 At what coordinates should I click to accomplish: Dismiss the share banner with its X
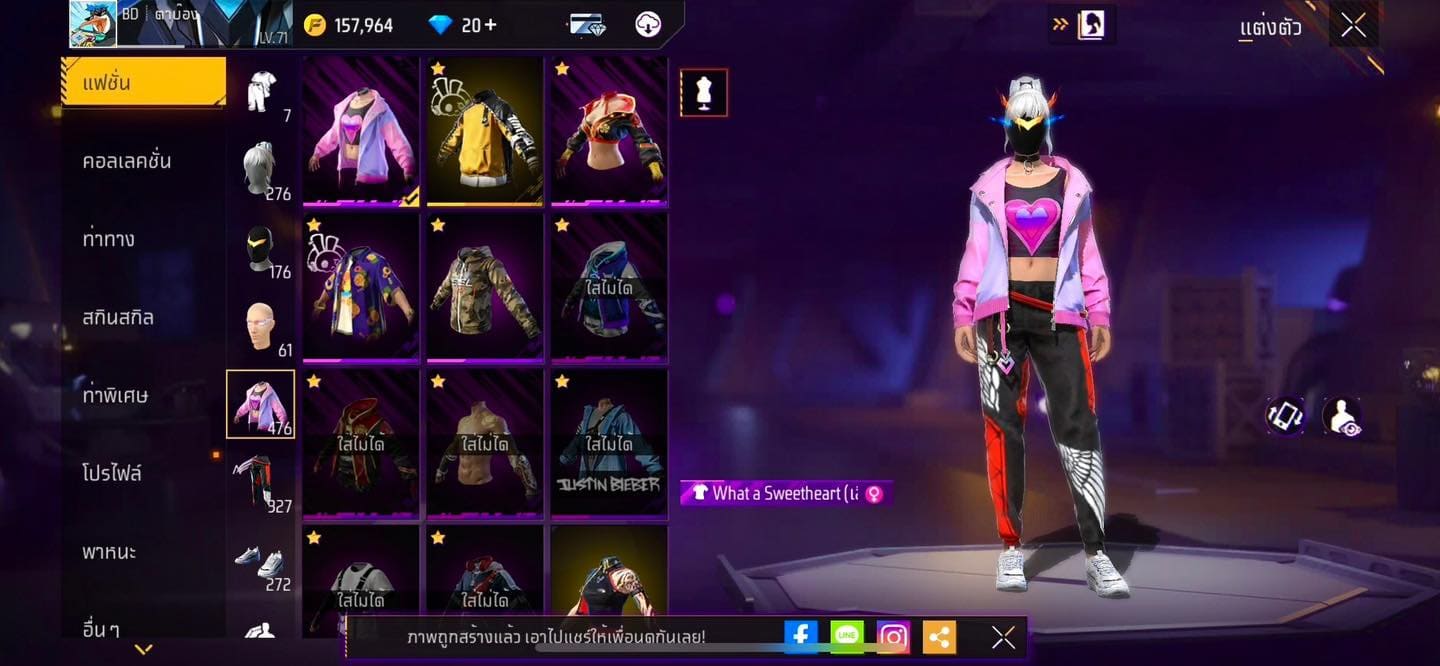pyautogui.click(x=1003, y=637)
